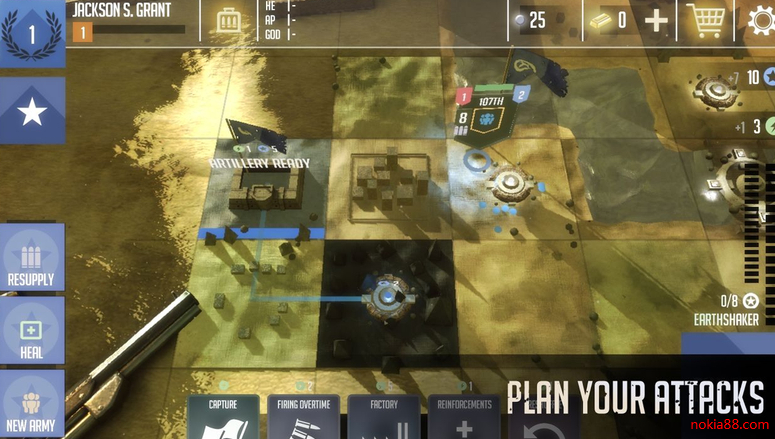The height and width of the screenshot is (439, 775).
Task: Choose the Capture order card
Action: coord(223,417)
